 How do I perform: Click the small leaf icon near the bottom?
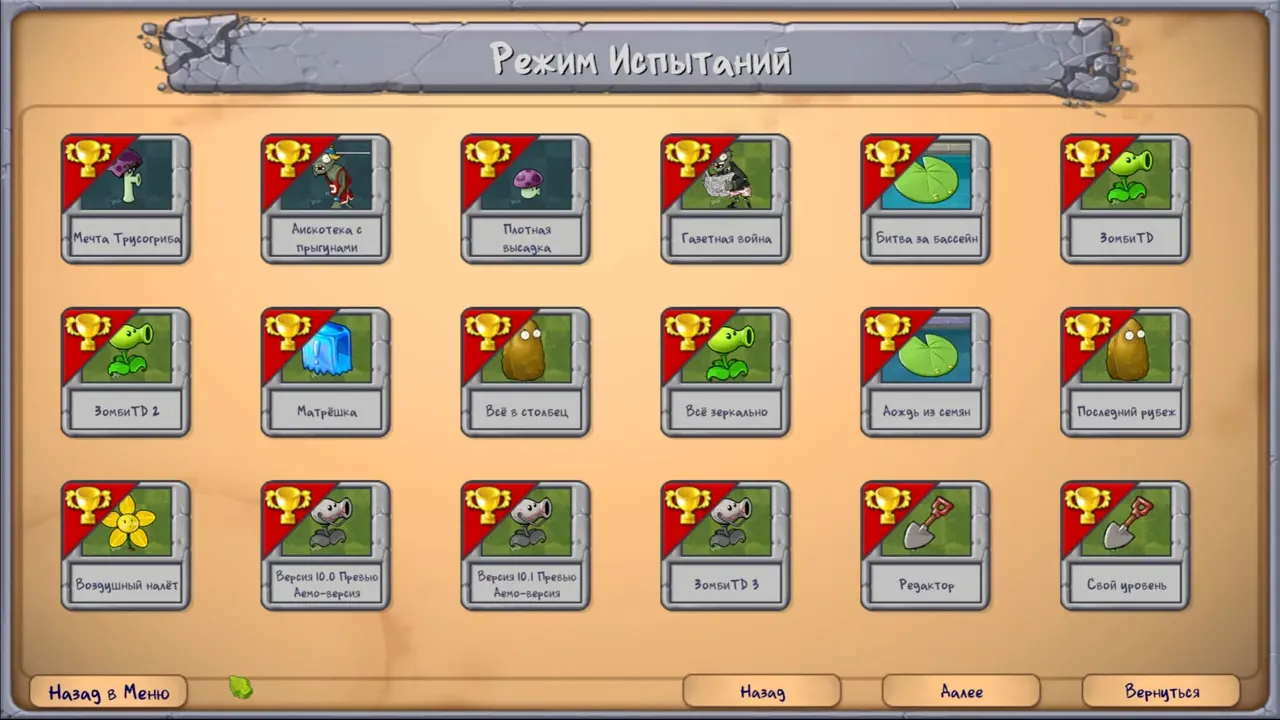240,689
